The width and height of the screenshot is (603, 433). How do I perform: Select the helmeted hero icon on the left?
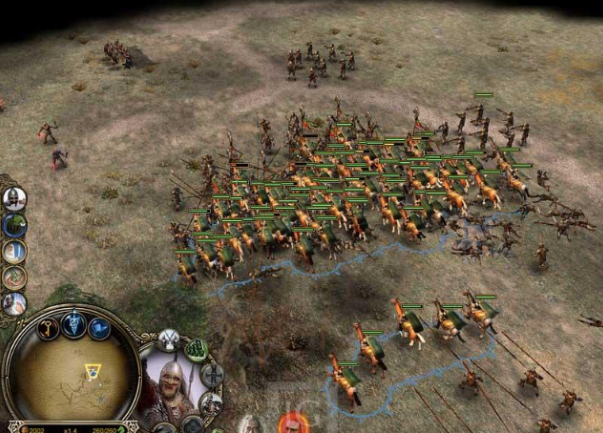[13, 198]
